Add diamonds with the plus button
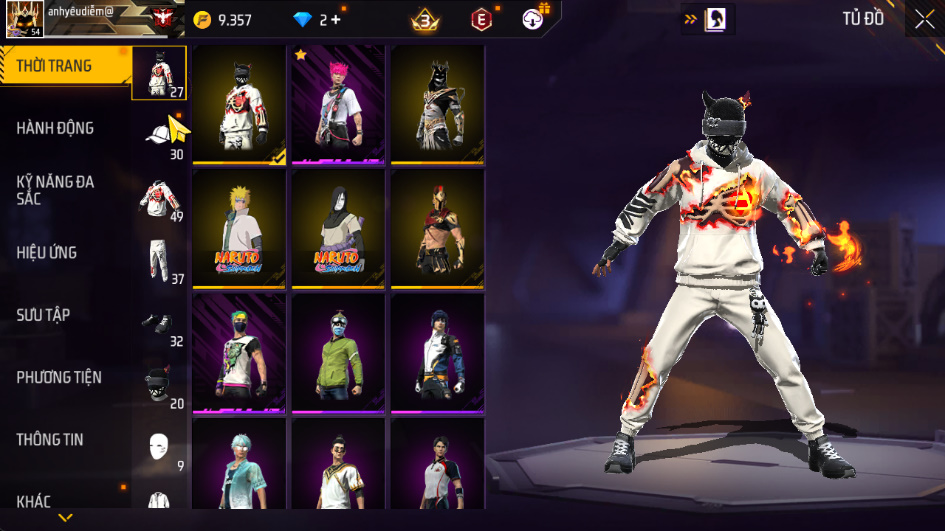The height and width of the screenshot is (531, 945). [336, 20]
